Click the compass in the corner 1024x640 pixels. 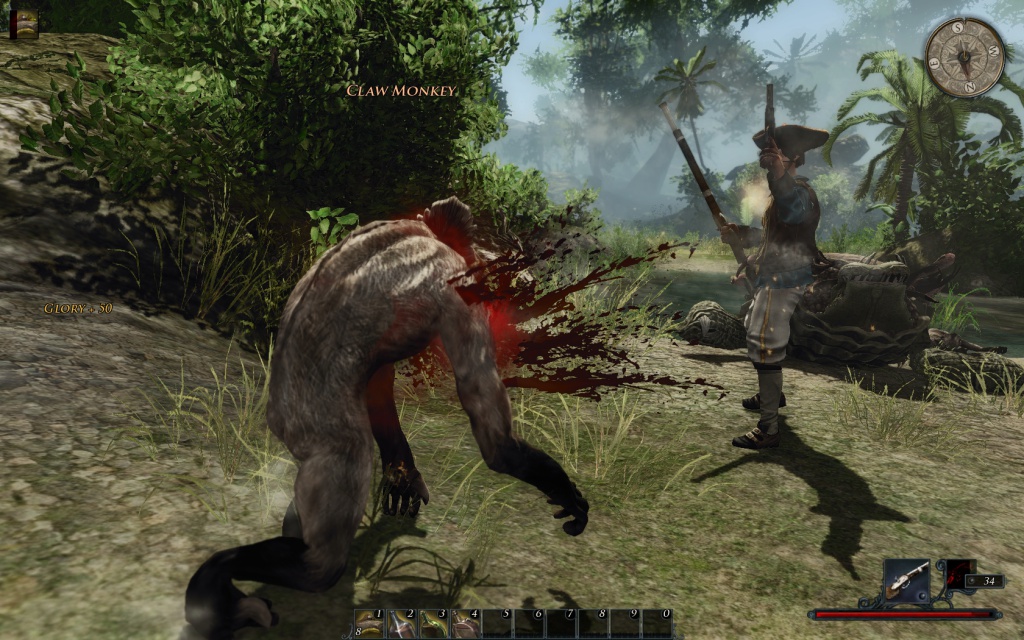coord(965,57)
